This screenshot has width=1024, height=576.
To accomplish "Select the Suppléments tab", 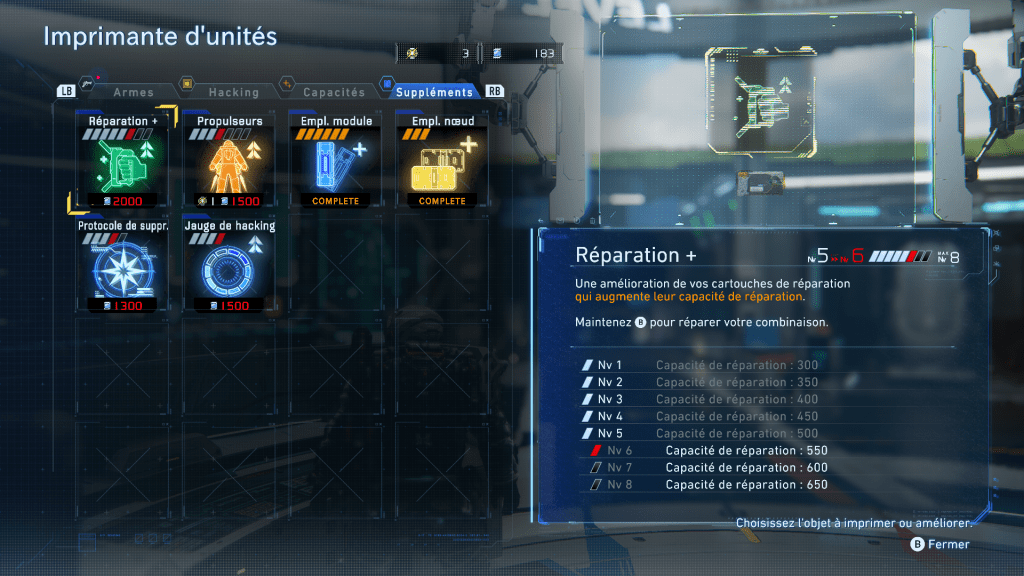I will pyautogui.click(x=434, y=92).
